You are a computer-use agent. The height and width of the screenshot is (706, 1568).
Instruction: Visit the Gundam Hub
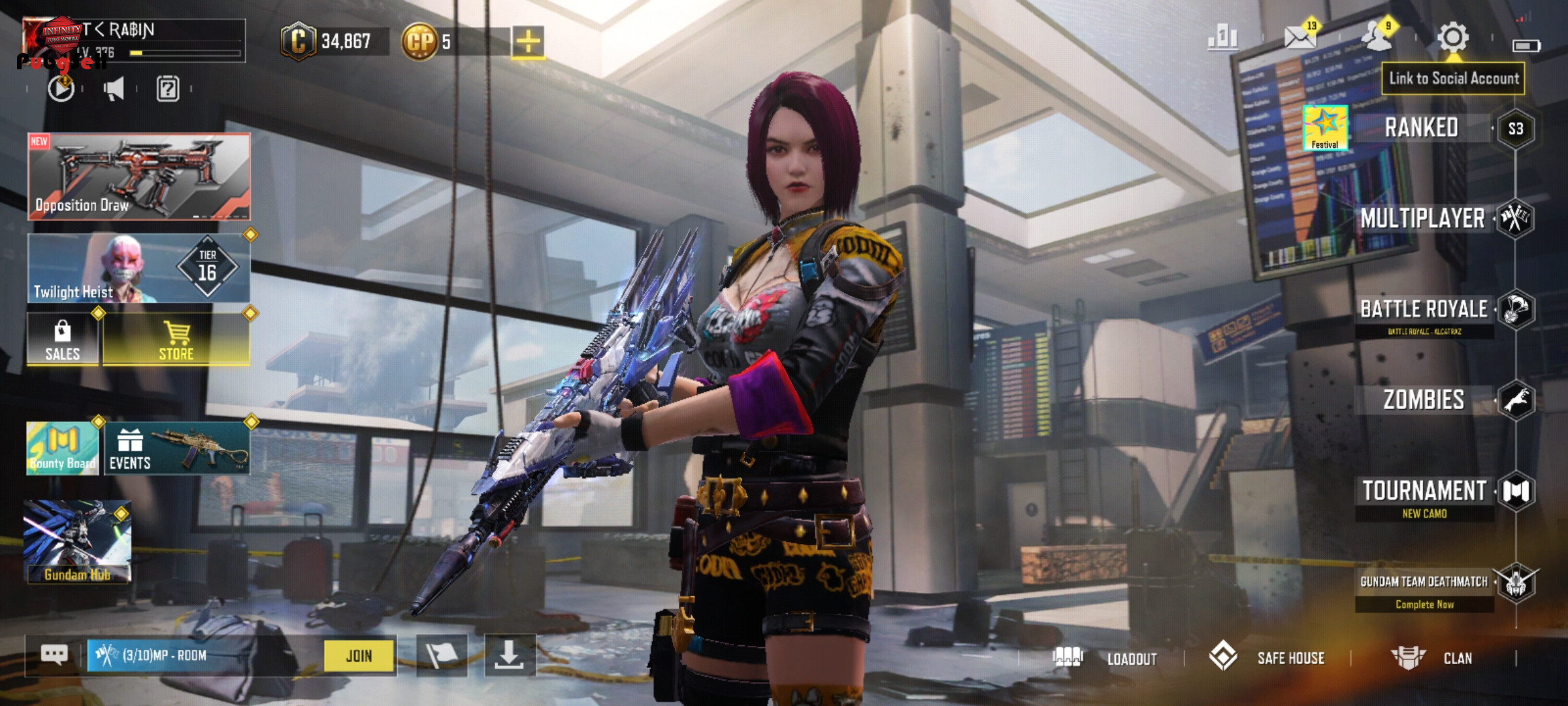point(77,542)
